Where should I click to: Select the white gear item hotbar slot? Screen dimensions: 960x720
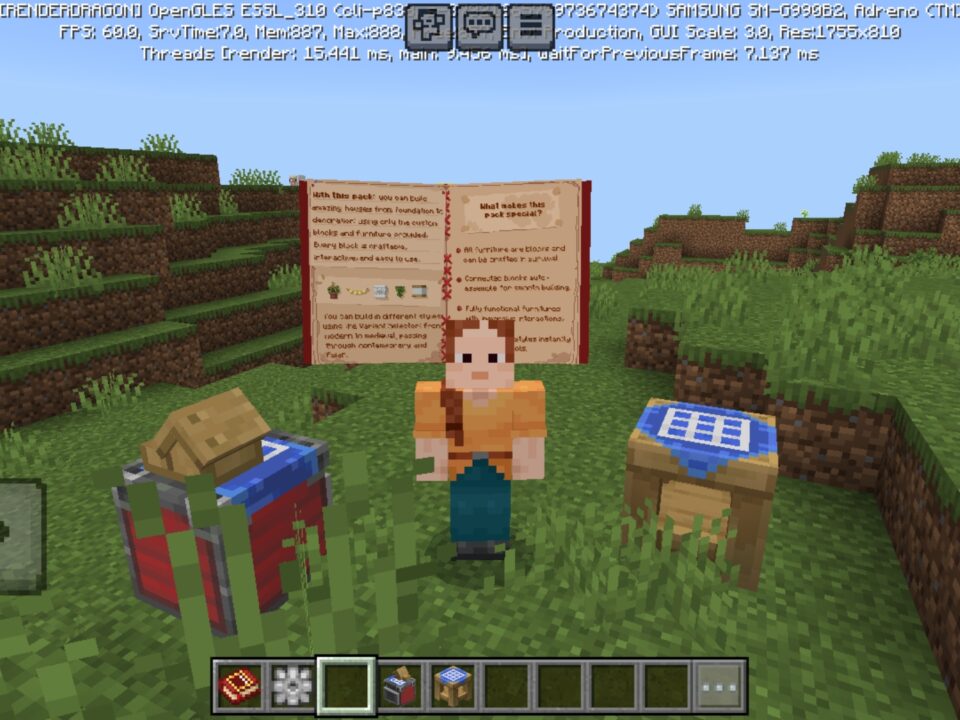point(293,686)
